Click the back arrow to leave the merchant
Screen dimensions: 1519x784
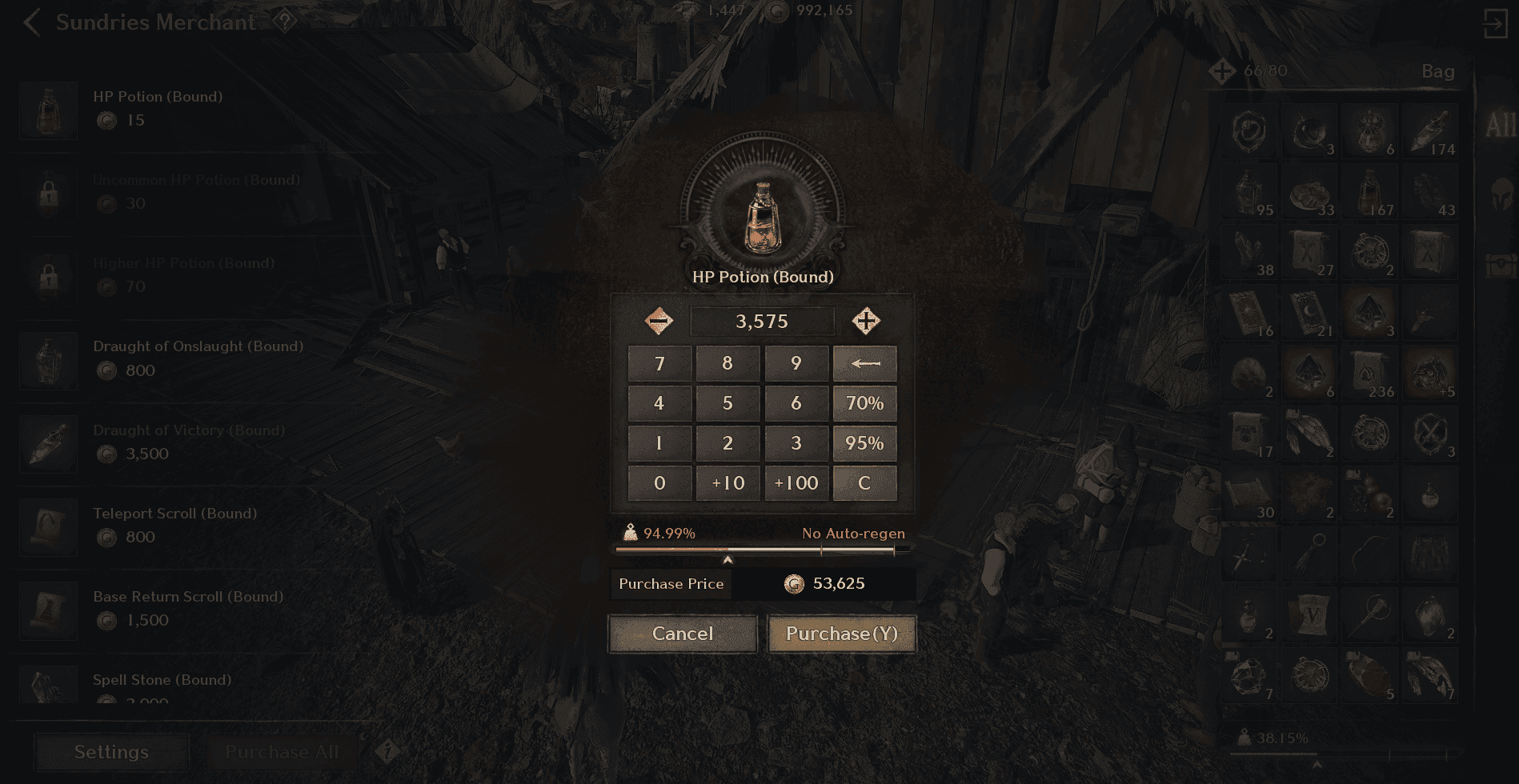pos(30,23)
